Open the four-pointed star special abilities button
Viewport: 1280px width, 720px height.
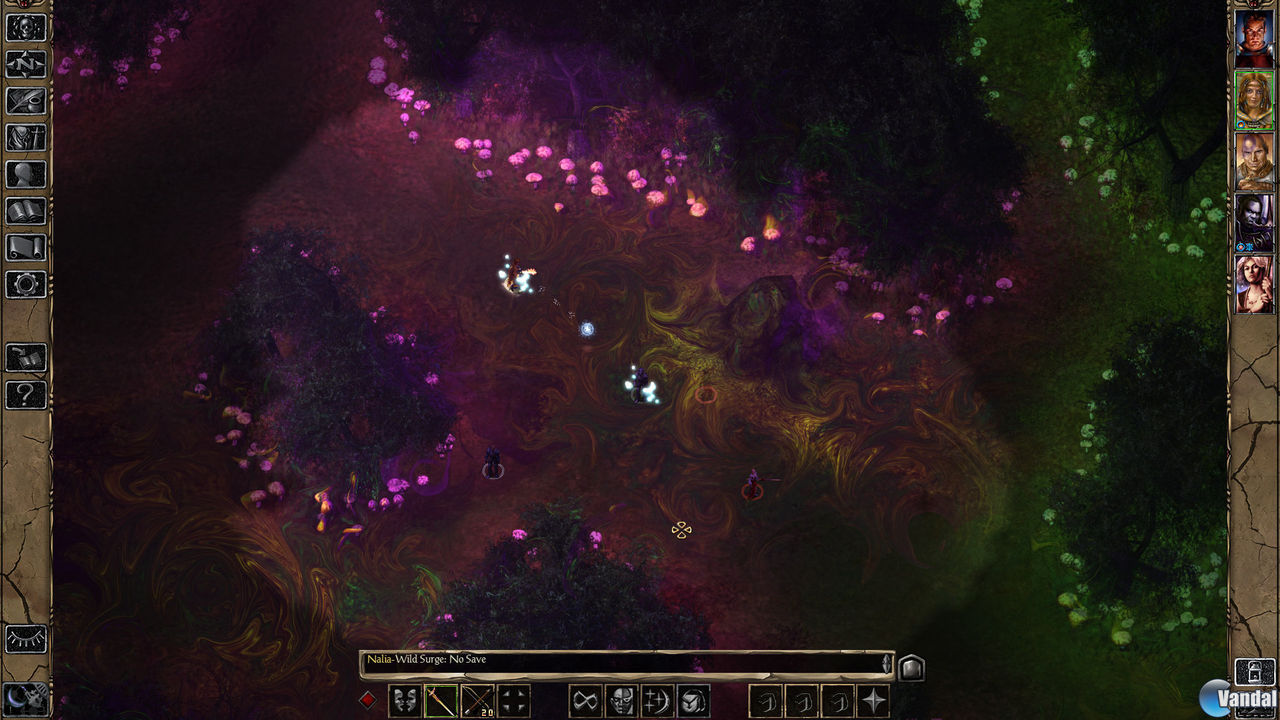[x=874, y=700]
